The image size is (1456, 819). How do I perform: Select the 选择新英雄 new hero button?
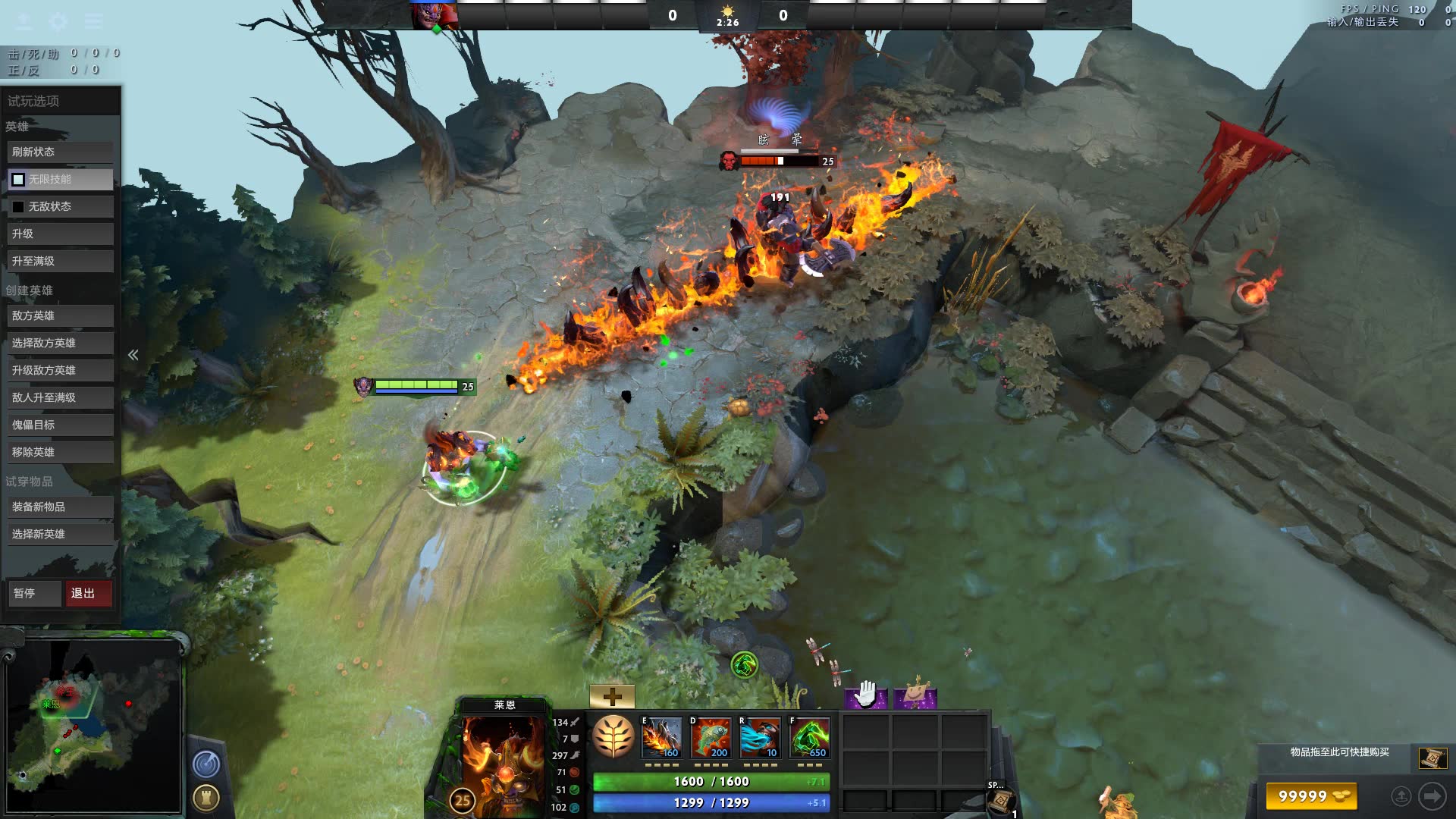pos(61,534)
